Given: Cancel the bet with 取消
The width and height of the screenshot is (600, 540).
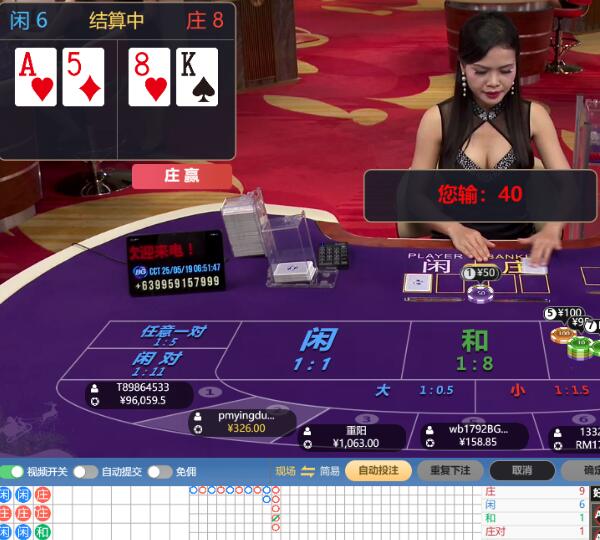Looking at the screenshot, I should click(x=521, y=470).
